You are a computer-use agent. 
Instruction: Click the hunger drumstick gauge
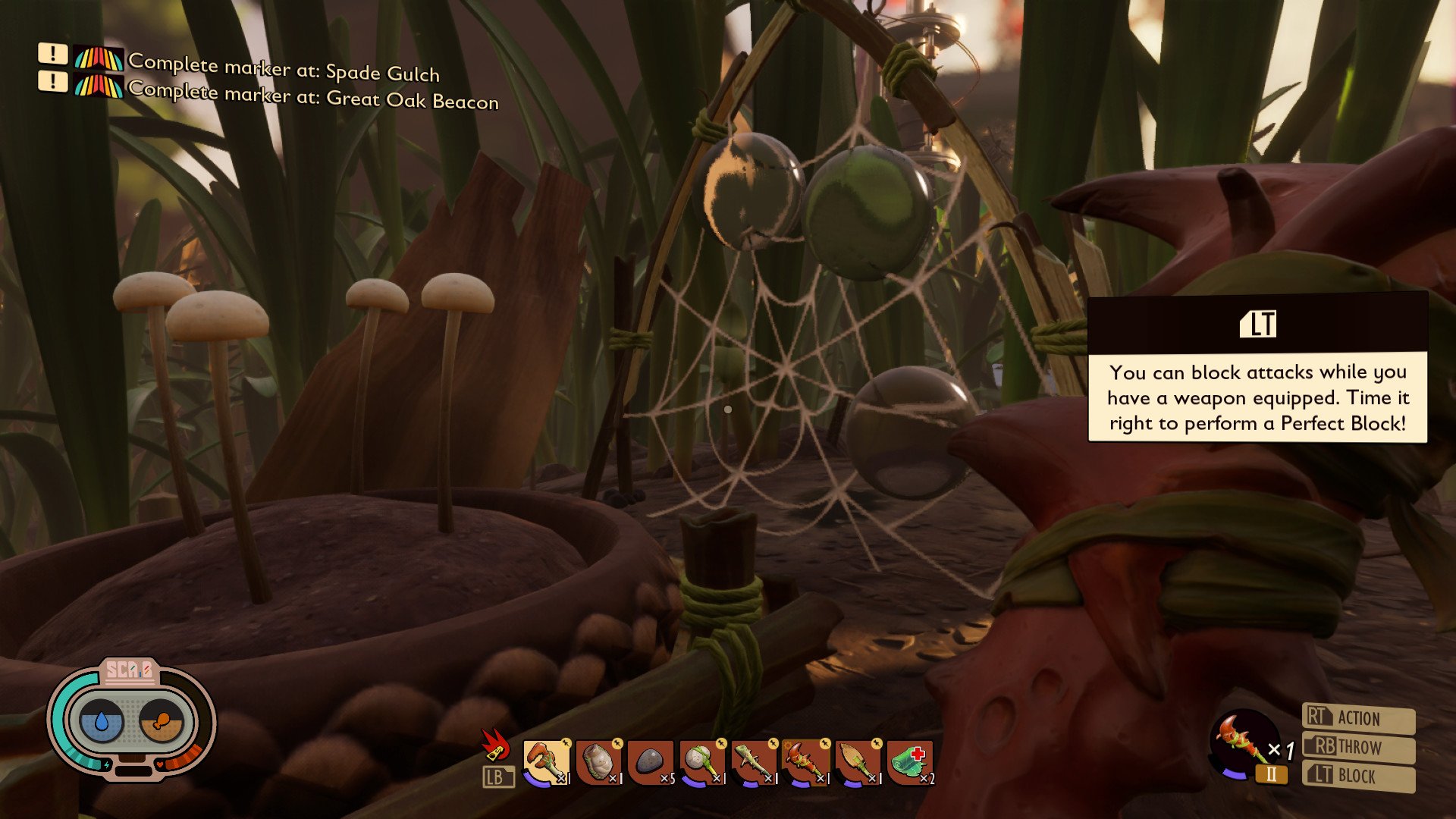(162, 720)
